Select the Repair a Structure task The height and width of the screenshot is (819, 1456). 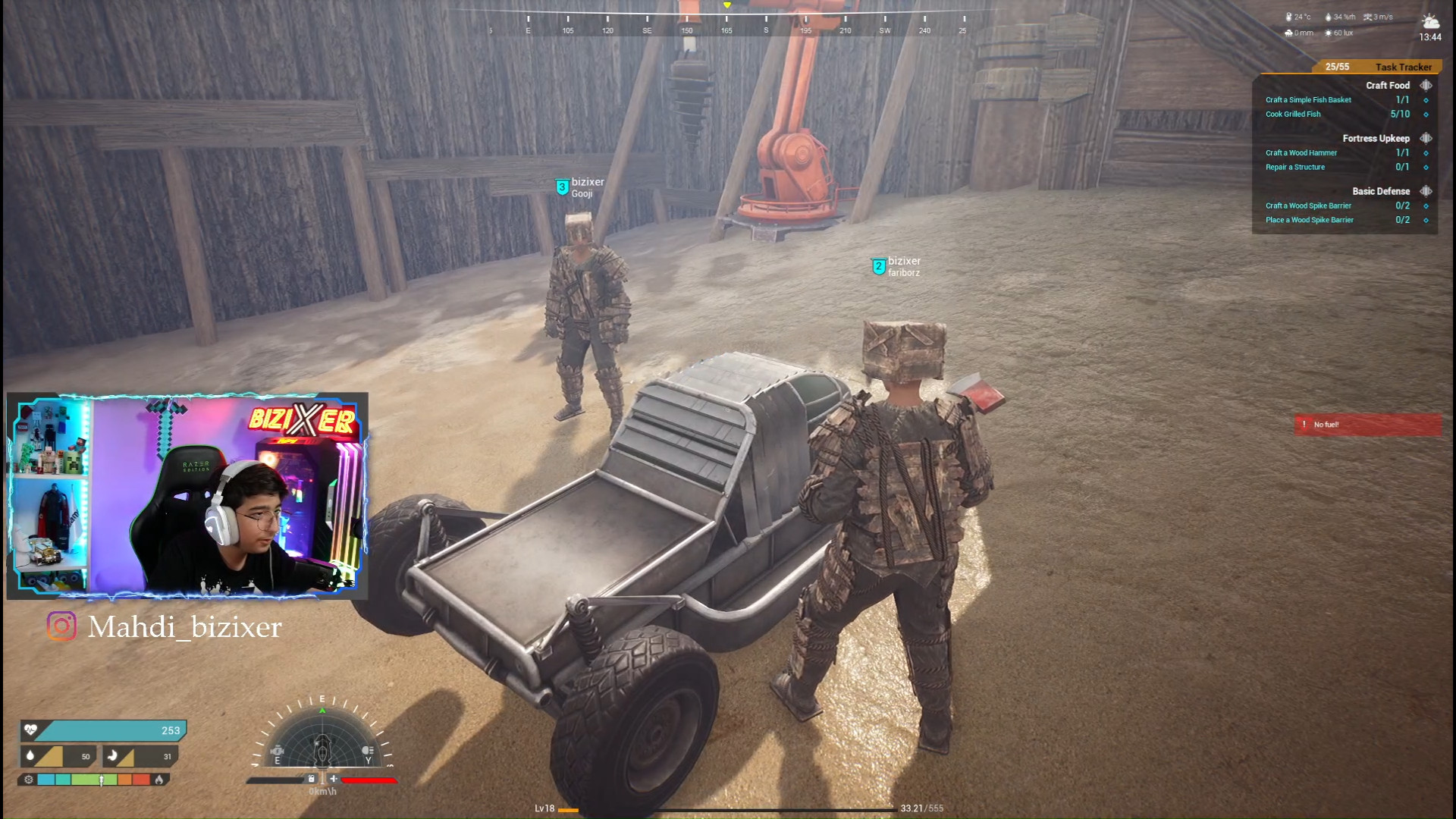(1294, 168)
